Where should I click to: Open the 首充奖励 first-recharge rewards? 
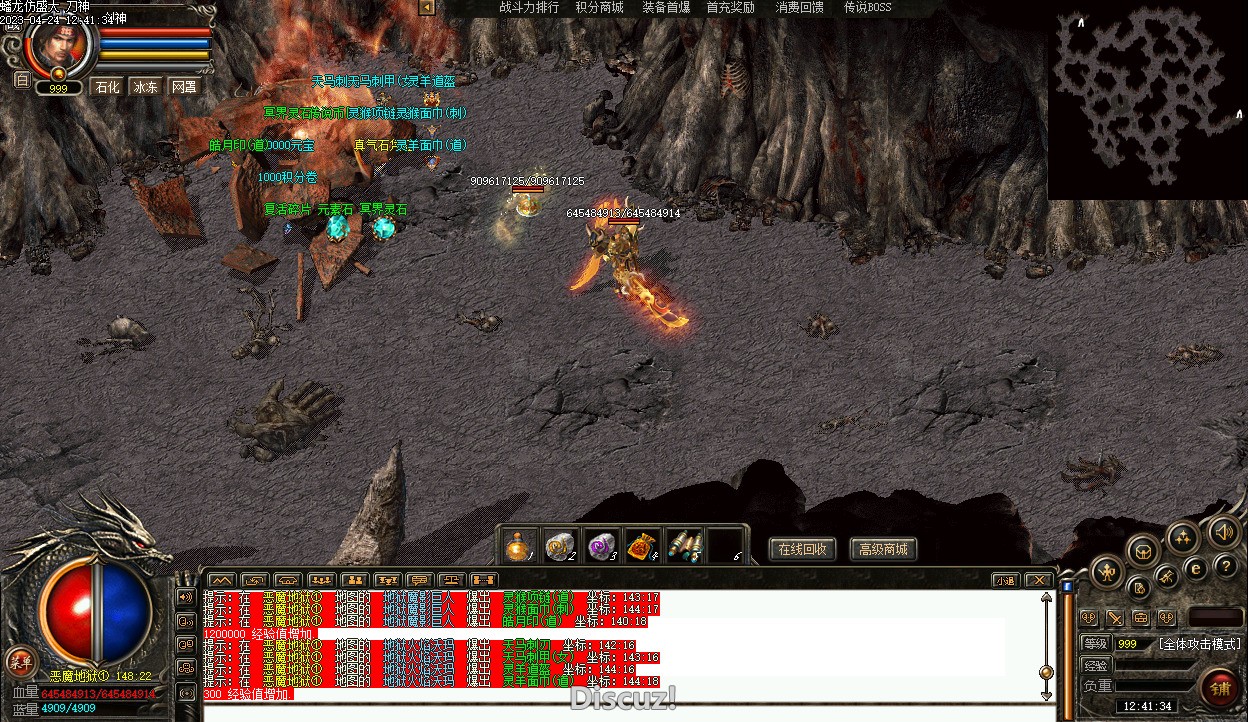coord(730,7)
